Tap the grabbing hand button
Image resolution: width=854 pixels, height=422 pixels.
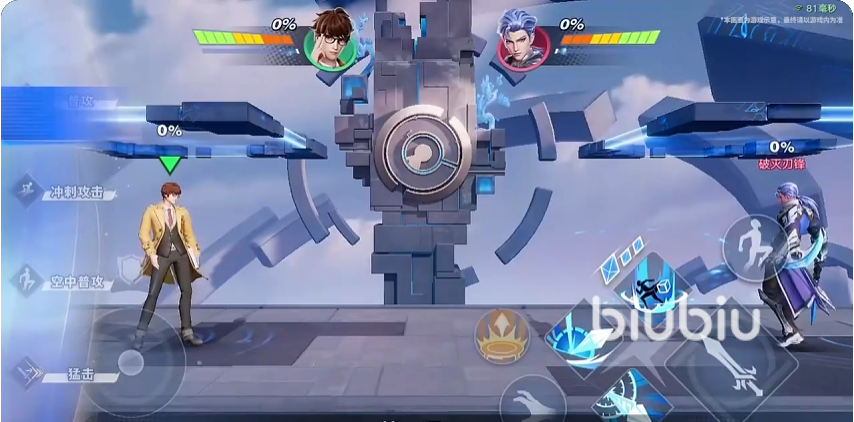[531, 402]
